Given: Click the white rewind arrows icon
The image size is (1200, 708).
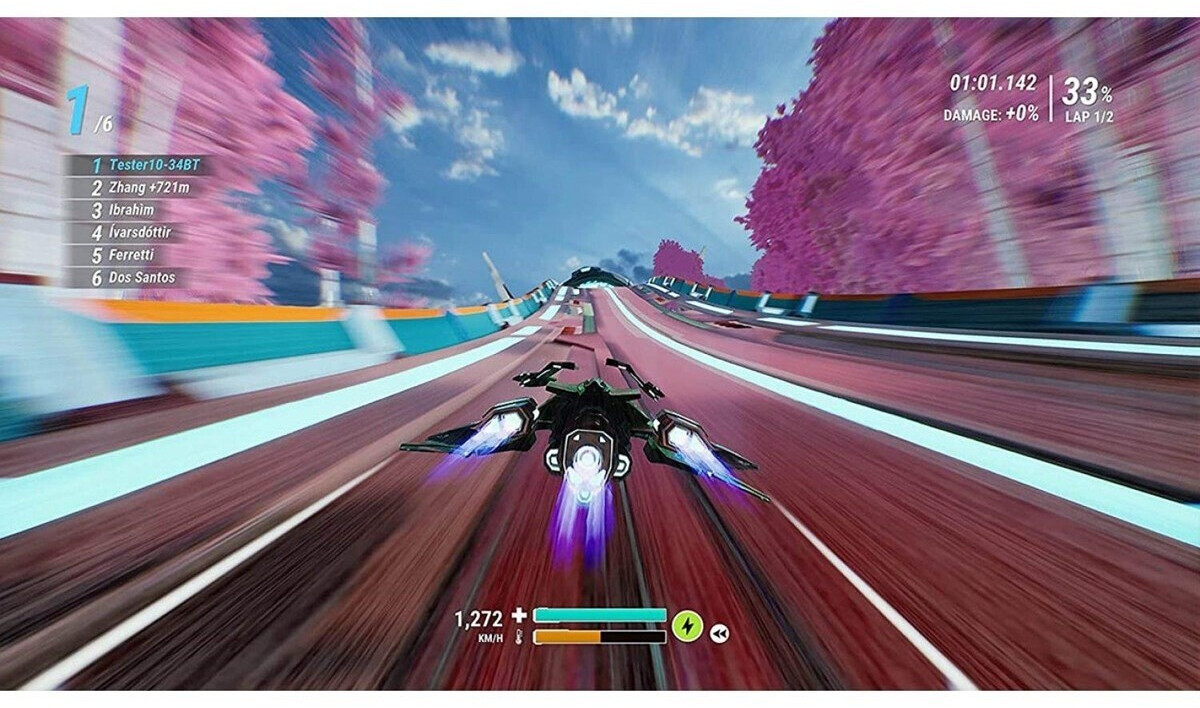Looking at the screenshot, I should point(719,632).
